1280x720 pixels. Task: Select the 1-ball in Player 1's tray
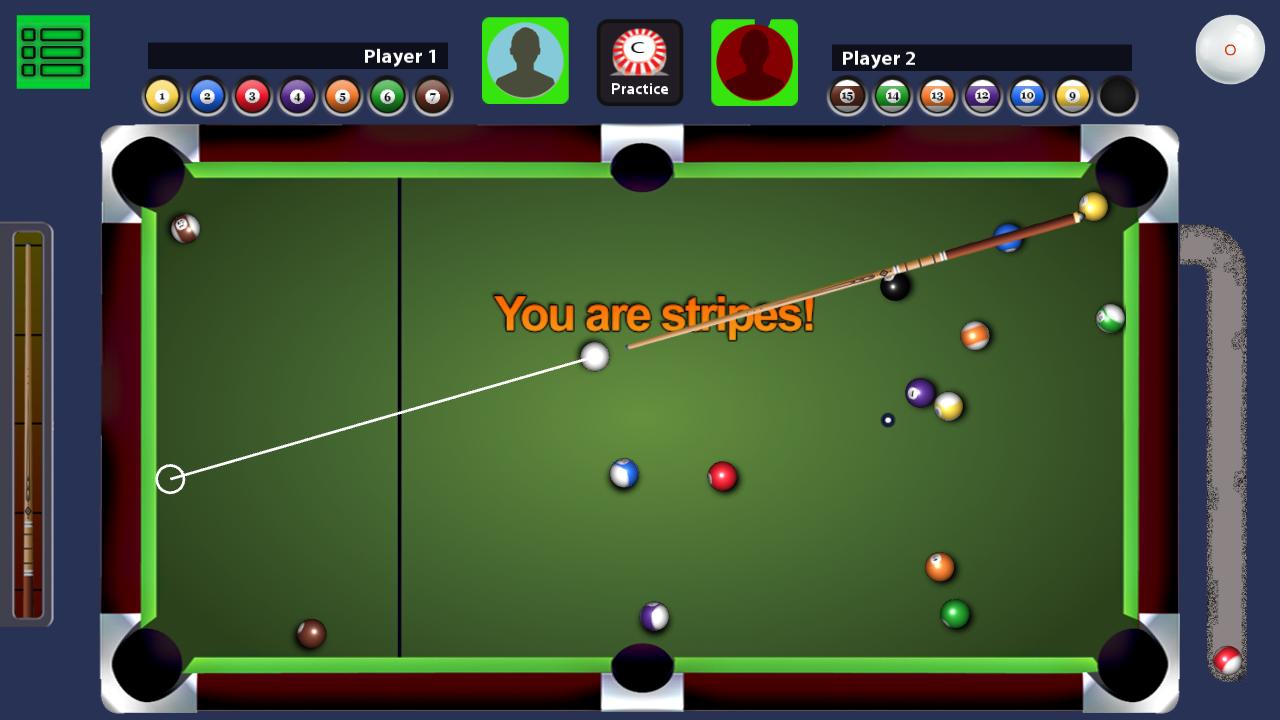click(x=160, y=95)
